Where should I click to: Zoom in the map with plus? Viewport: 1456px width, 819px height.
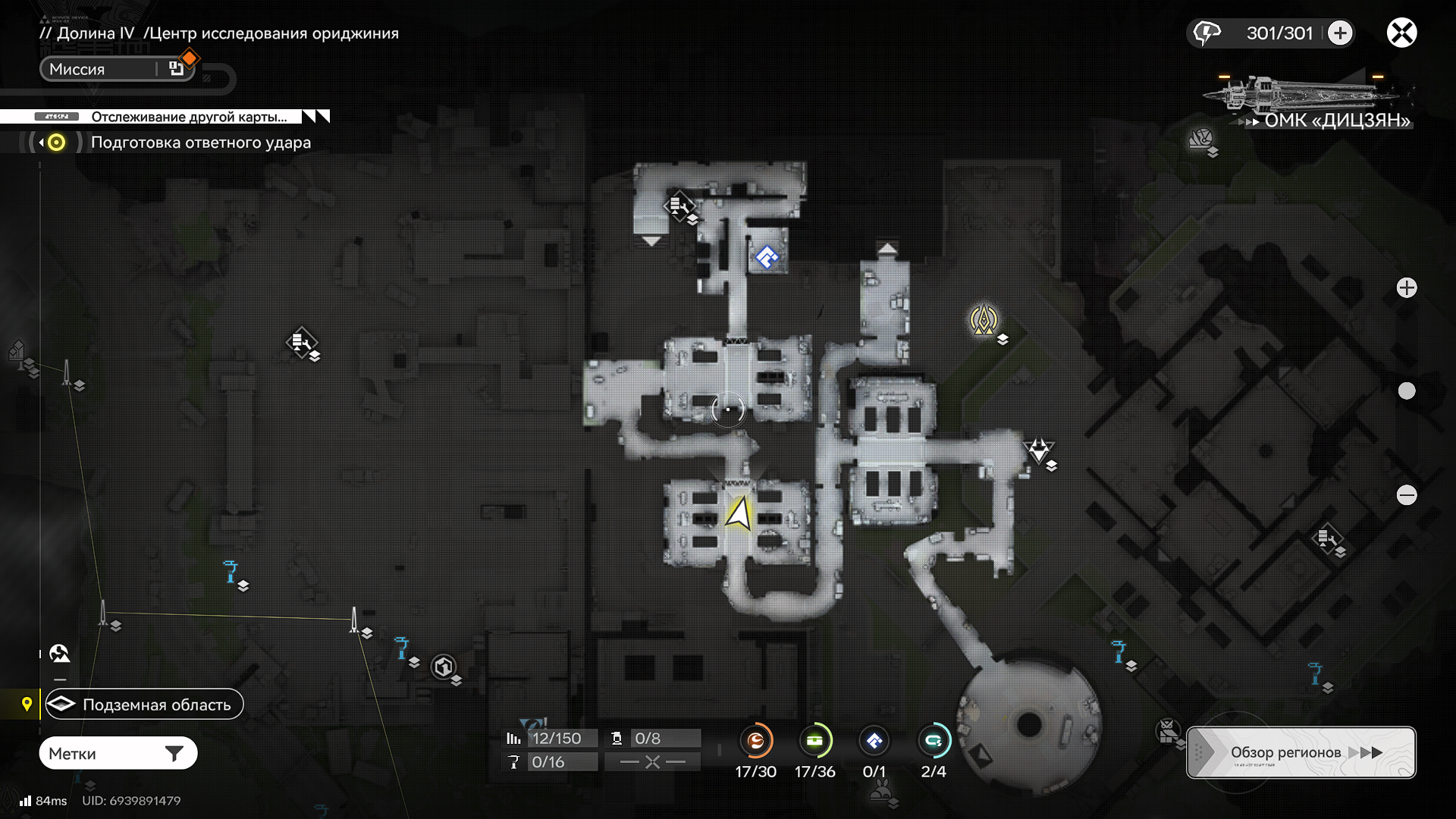[x=1407, y=287]
